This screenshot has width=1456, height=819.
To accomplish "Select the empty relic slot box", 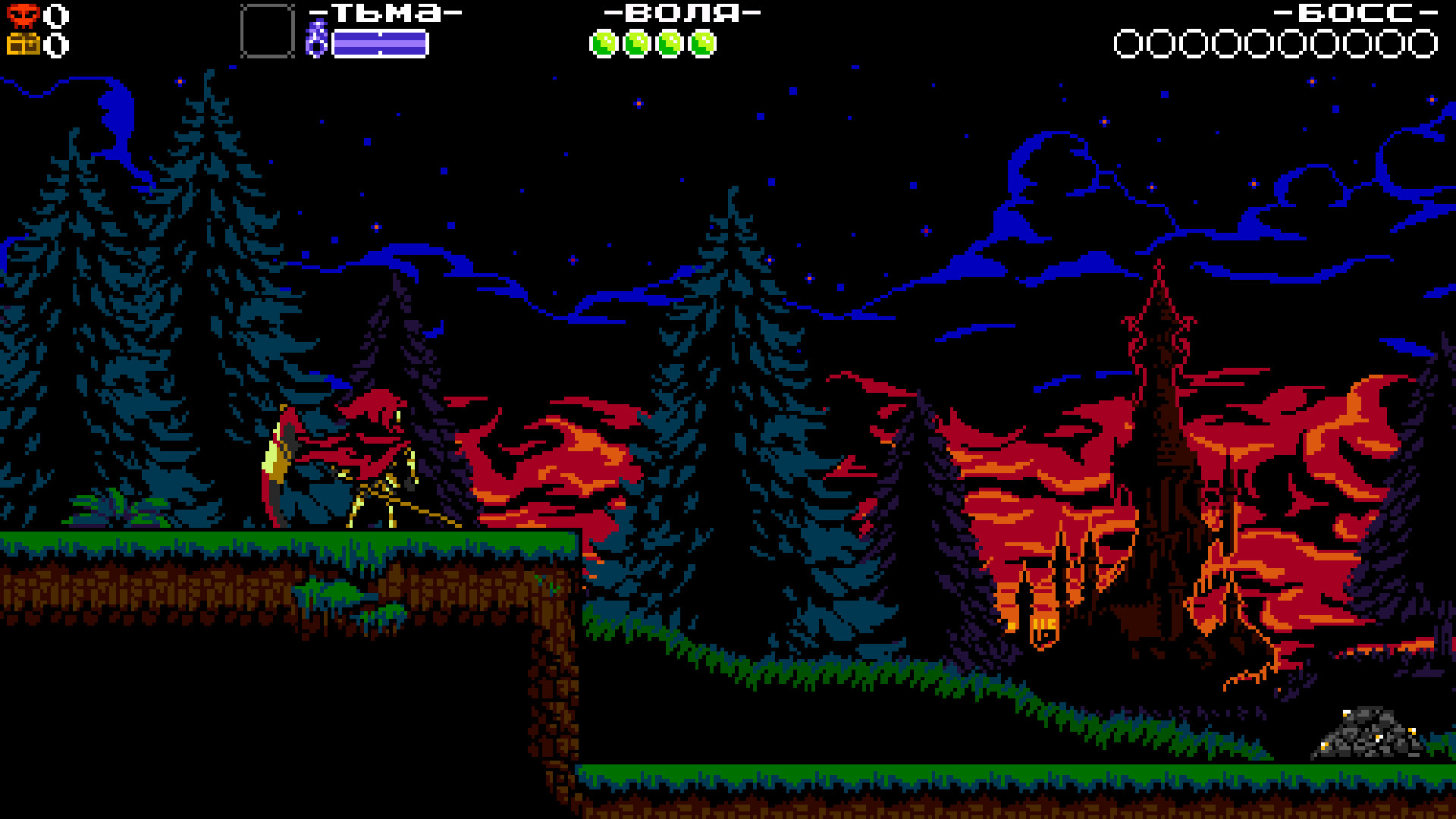I will (265, 32).
